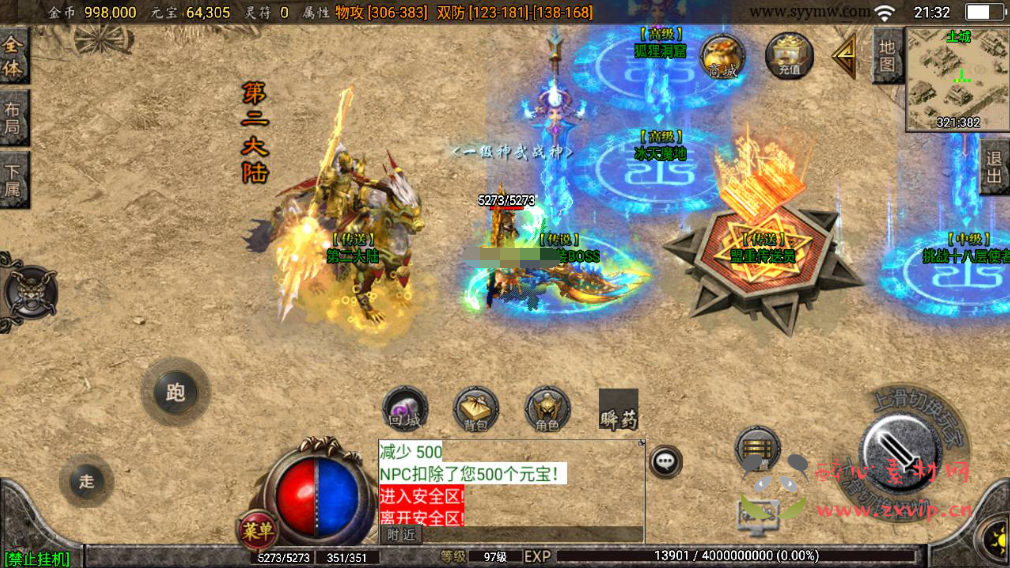This screenshot has height=568, width=1010.
Task: Choose the 下属 tab
Action: (x=13, y=180)
